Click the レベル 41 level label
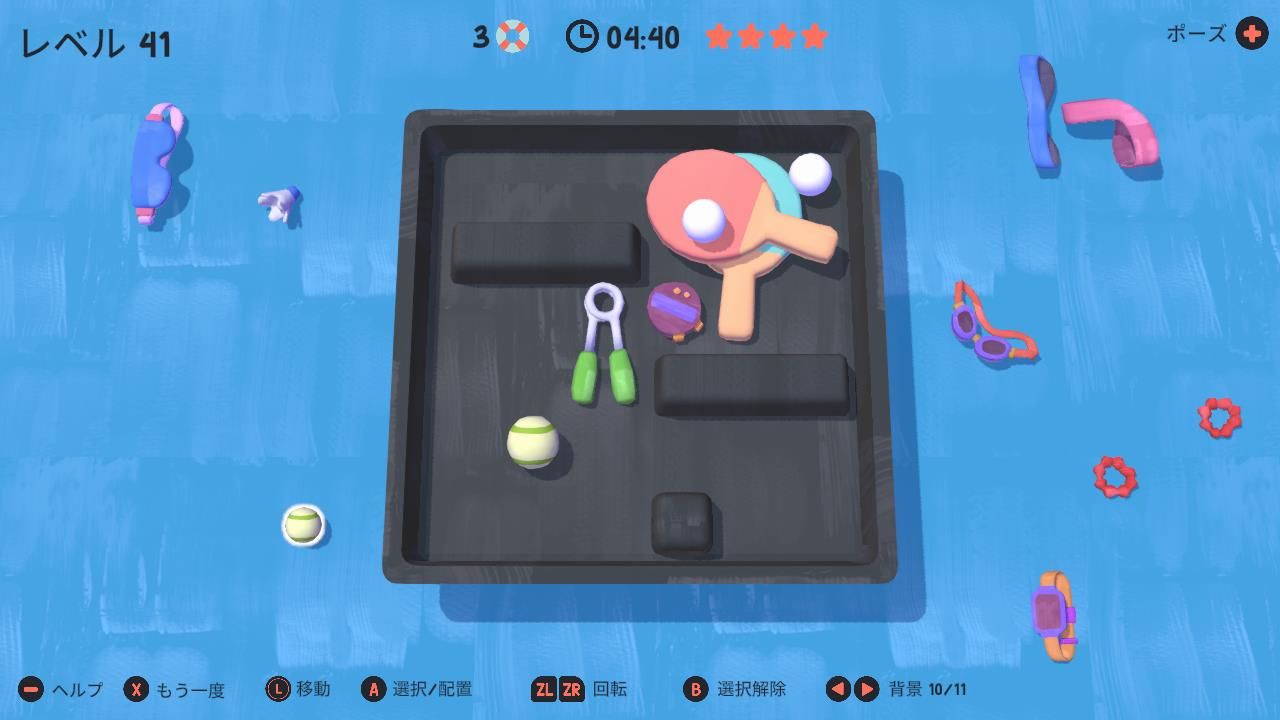 pos(95,42)
